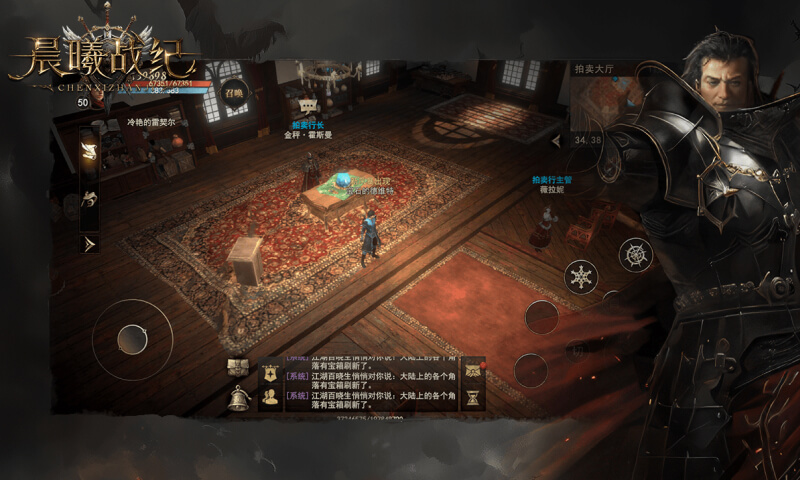Tap the virtual joystick control
Viewport: 800px width, 480px height.
click(132, 339)
